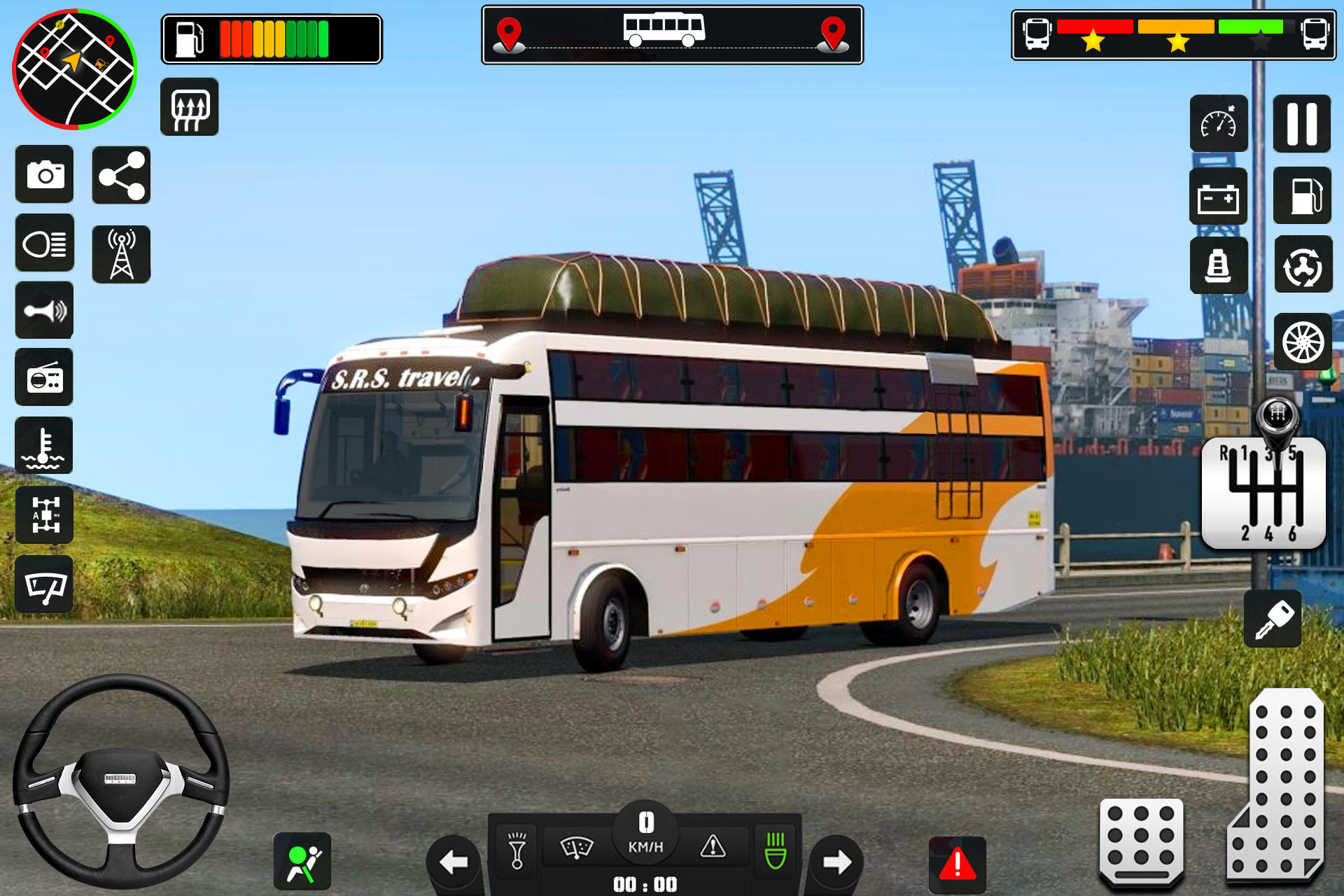Viewport: 1344px width, 896px height.
Task: Activate the right turn arrow signal
Action: (x=836, y=862)
